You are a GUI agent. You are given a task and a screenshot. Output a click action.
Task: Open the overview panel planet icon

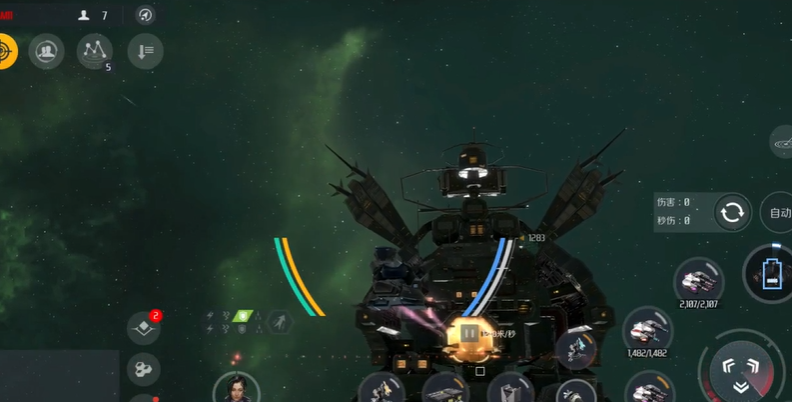[782, 141]
